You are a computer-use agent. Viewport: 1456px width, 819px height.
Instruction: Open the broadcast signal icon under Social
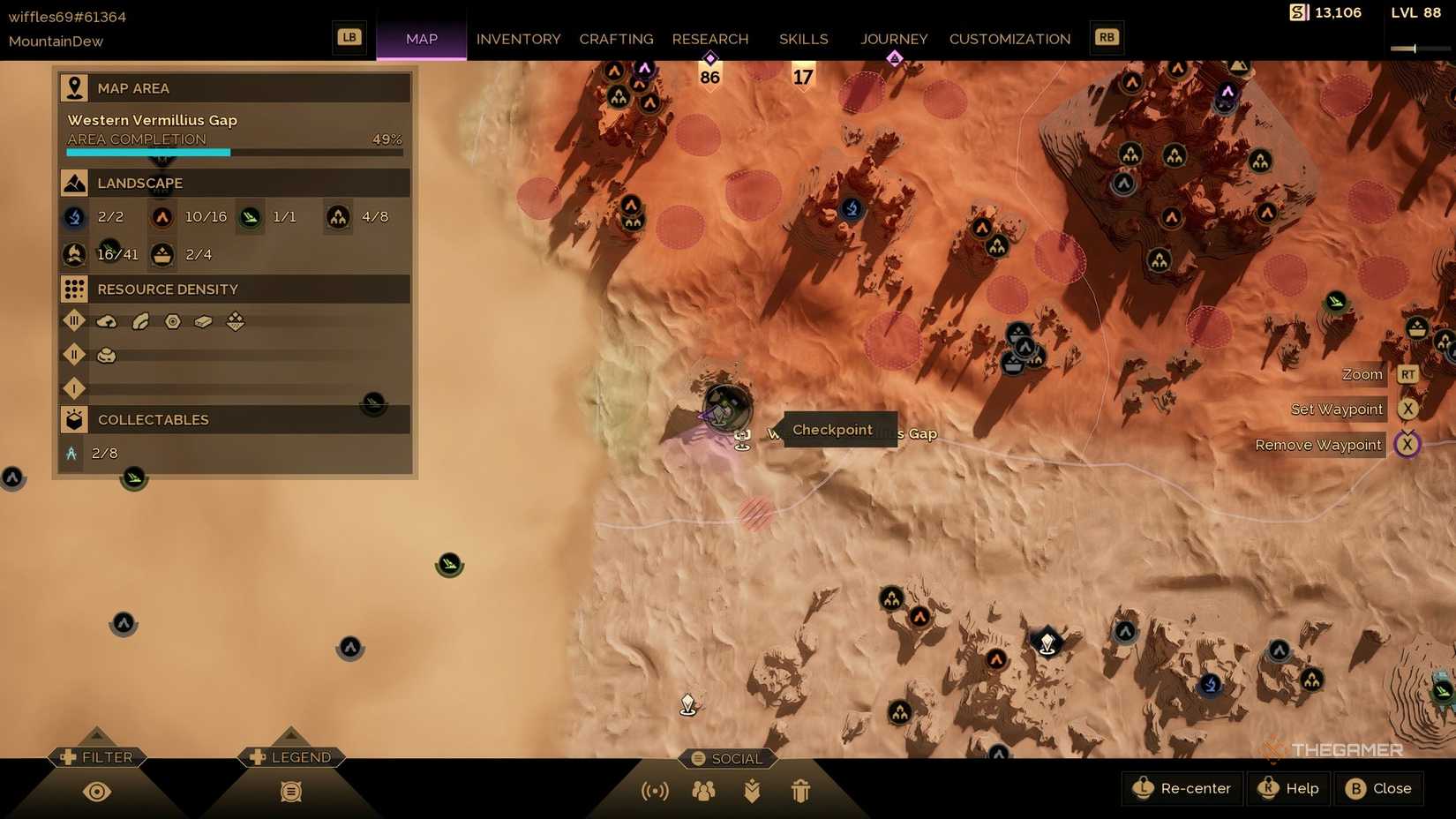[654, 790]
